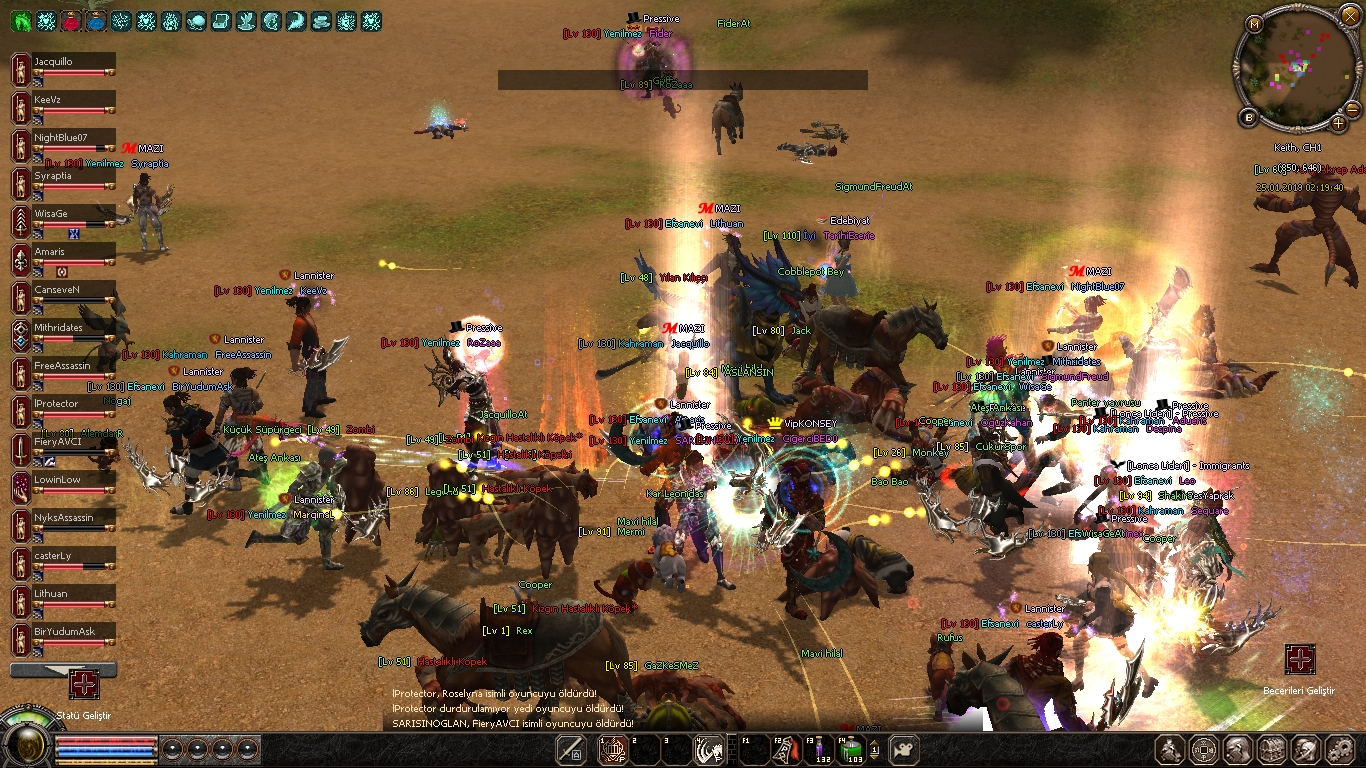Viewport: 1366px width, 768px height.
Task: Open Statü Geliştir stat upgrade button
Action: (x=84, y=683)
